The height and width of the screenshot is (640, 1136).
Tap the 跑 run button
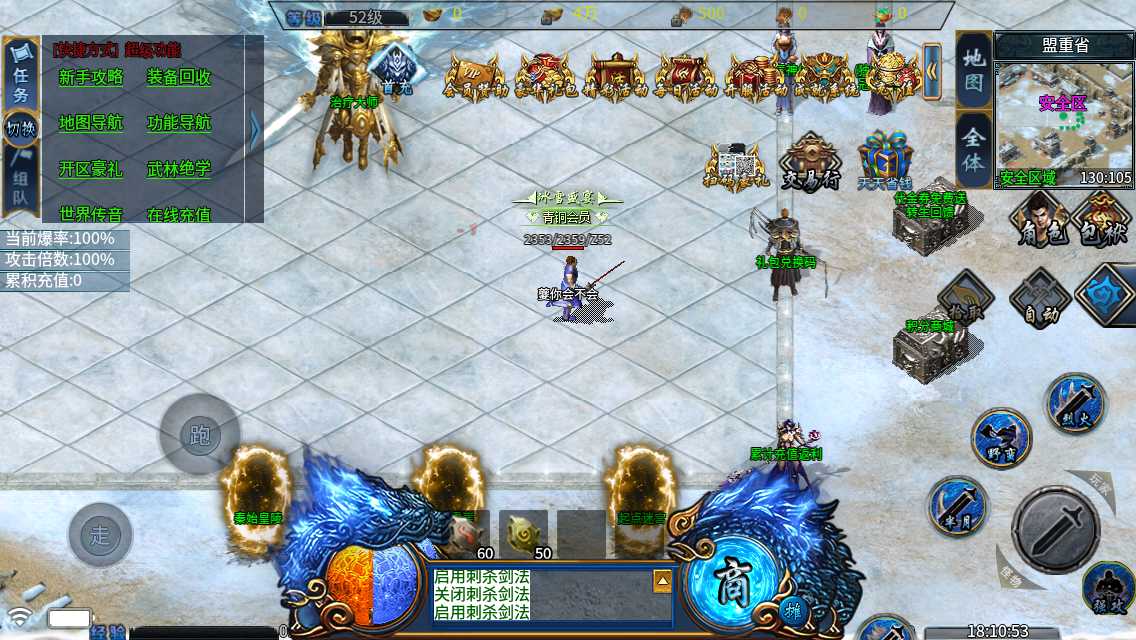coord(199,435)
